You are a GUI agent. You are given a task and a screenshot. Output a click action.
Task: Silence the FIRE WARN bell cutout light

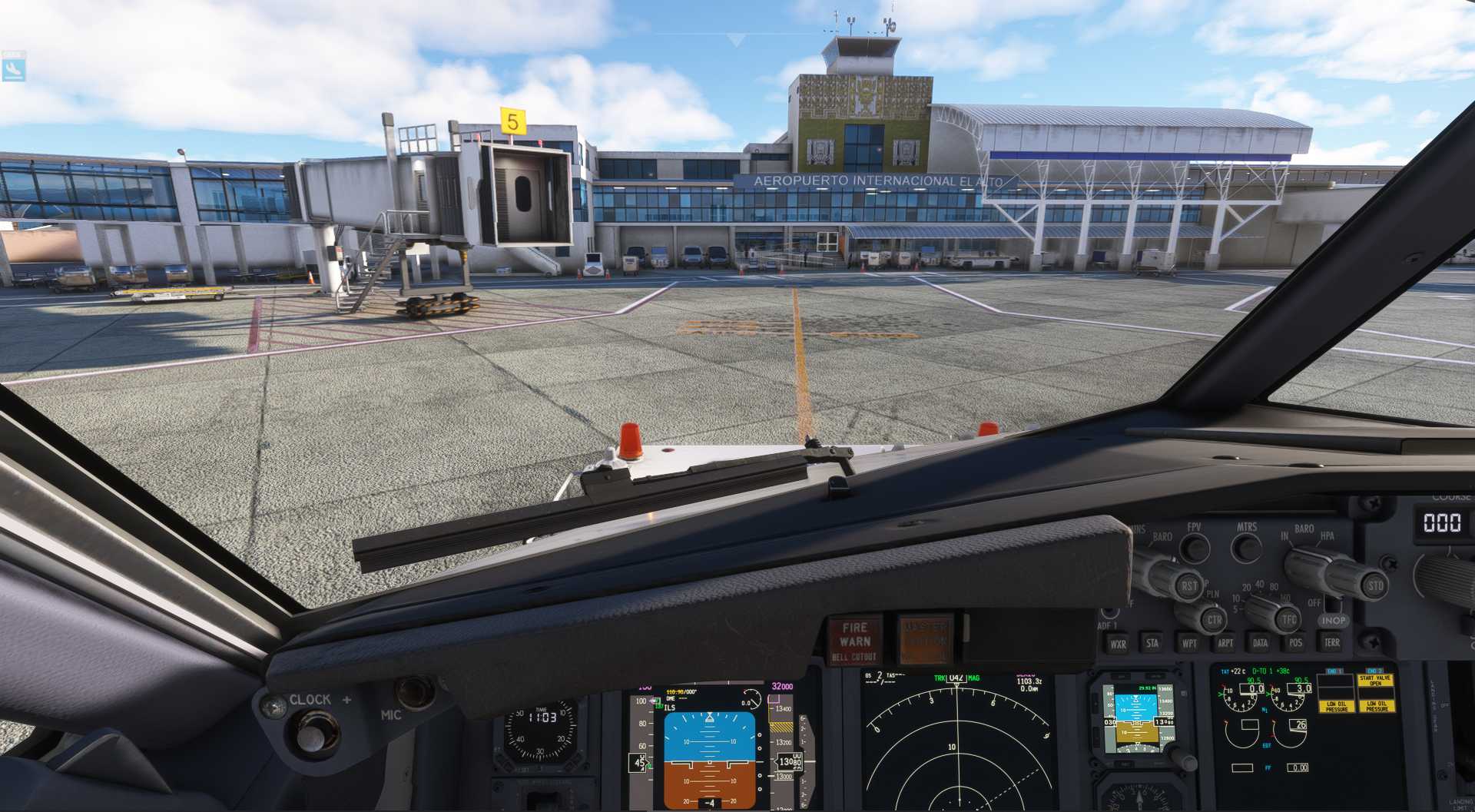pos(855,640)
